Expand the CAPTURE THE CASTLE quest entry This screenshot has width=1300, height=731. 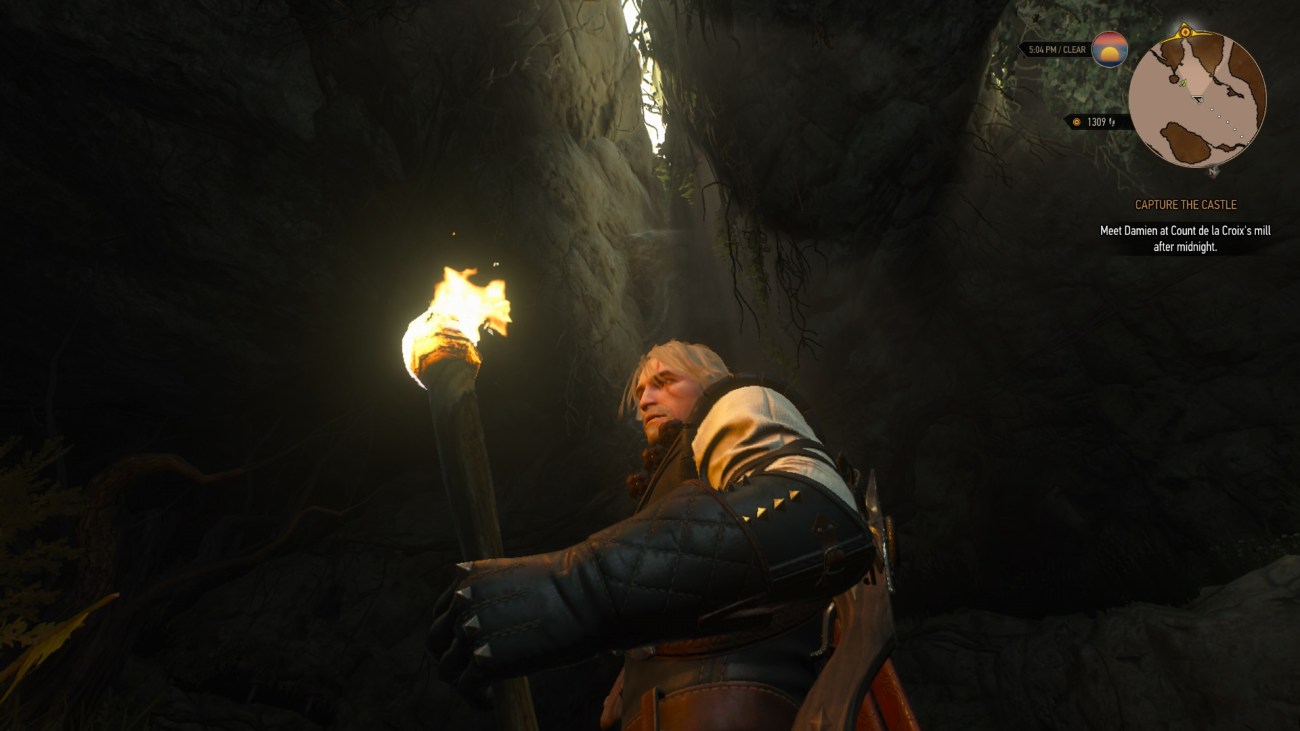[1184, 204]
